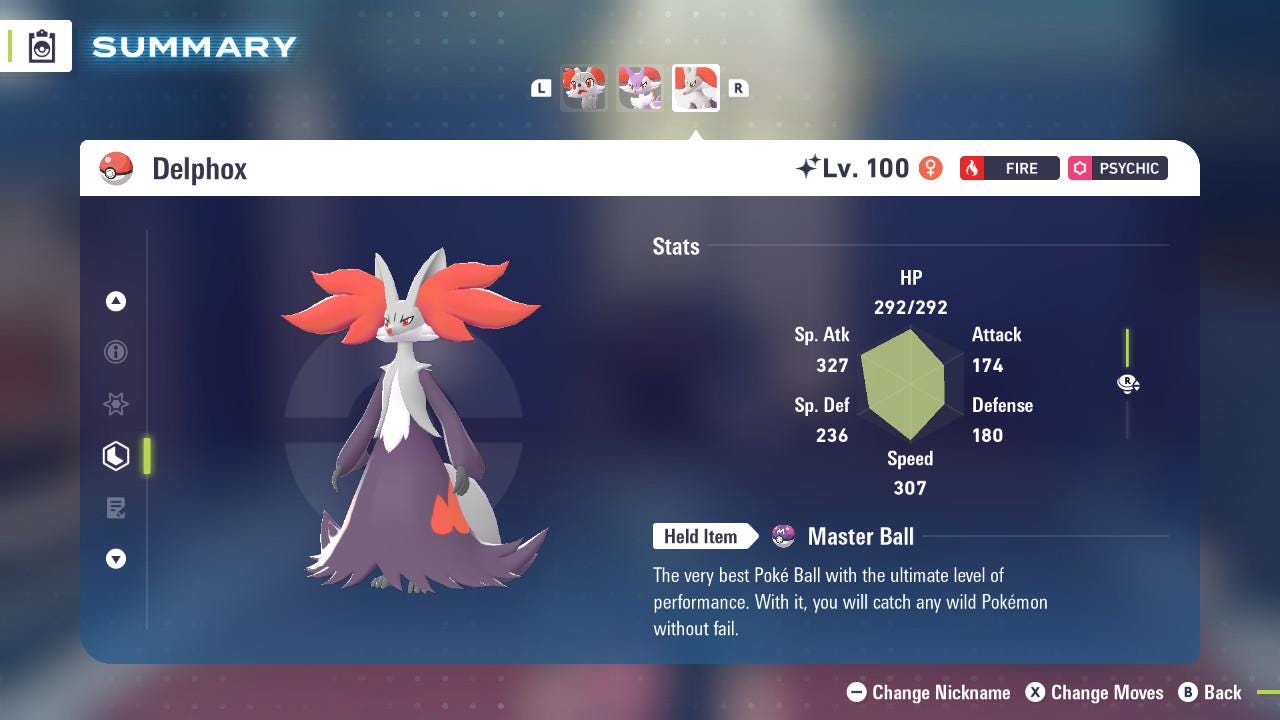The width and height of the screenshot is (1280, 720).
Task: Open the info page via the circled-i sidebar icon
Action: (x=116, y=352)
